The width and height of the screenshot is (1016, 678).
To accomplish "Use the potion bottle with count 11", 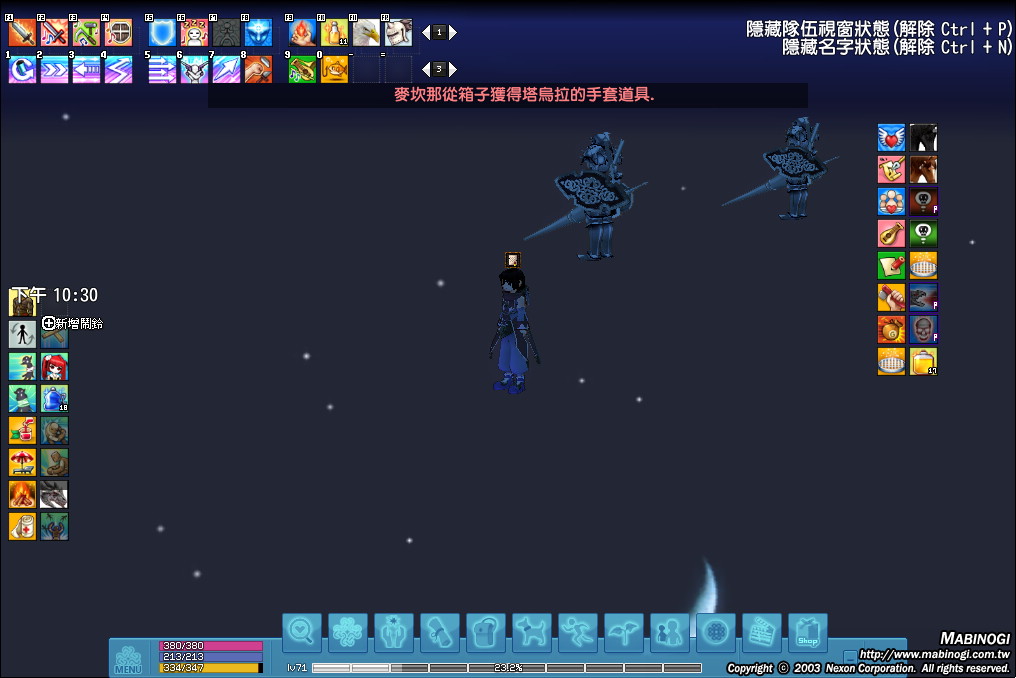I will [x=334, y=33].
